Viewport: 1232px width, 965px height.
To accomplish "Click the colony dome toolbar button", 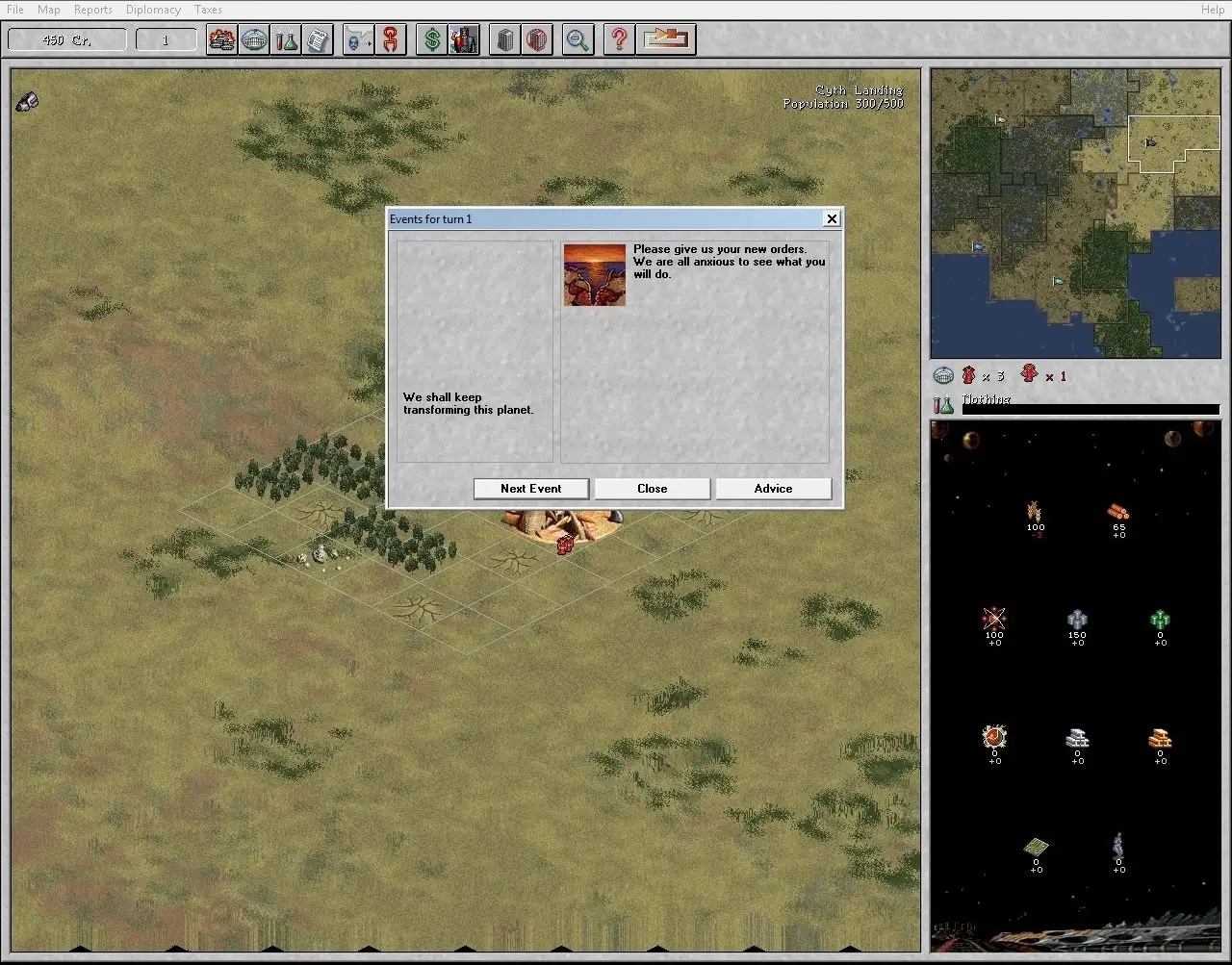I will [254, 40].
